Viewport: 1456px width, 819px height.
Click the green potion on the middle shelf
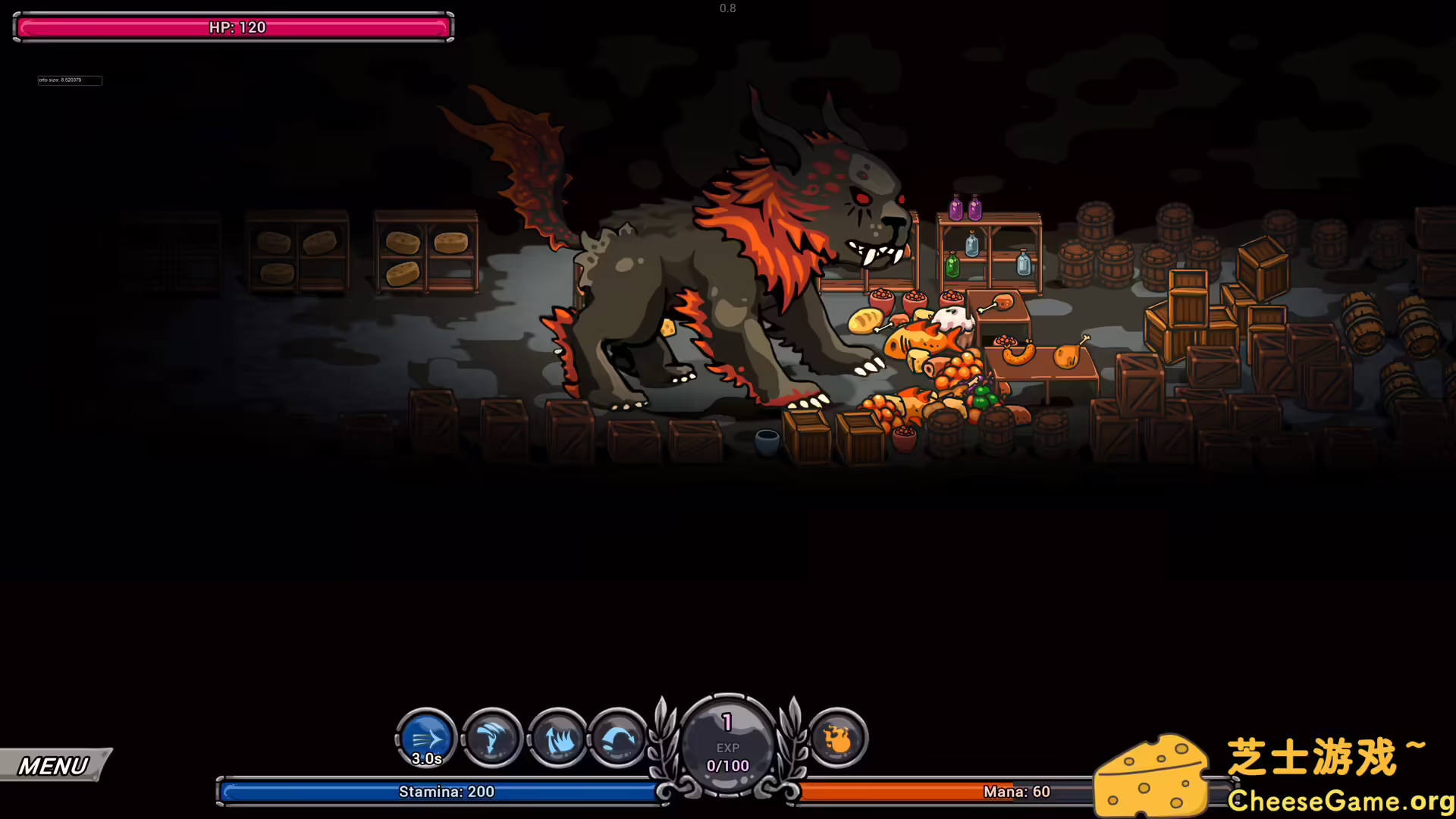[953, 265]
